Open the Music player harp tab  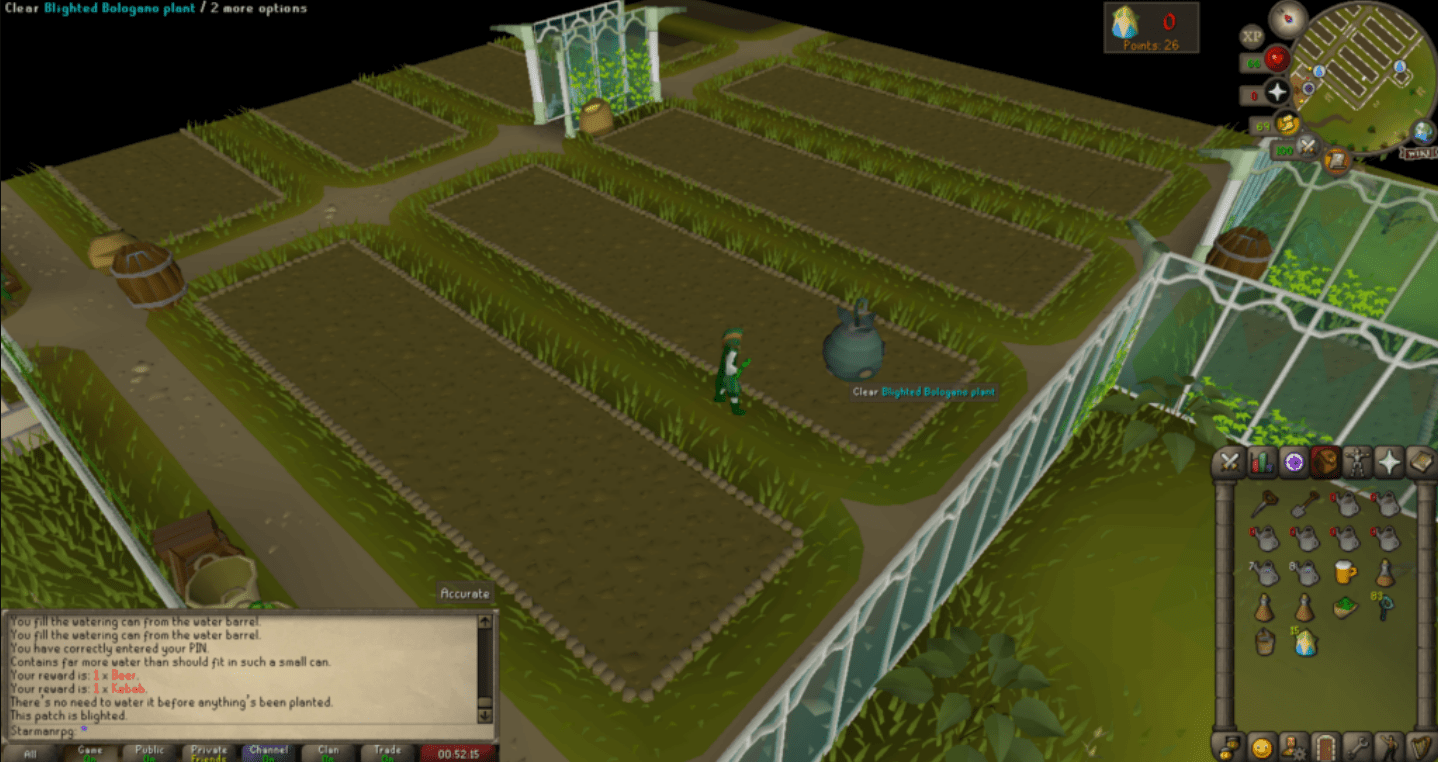tap(1421, 747)
